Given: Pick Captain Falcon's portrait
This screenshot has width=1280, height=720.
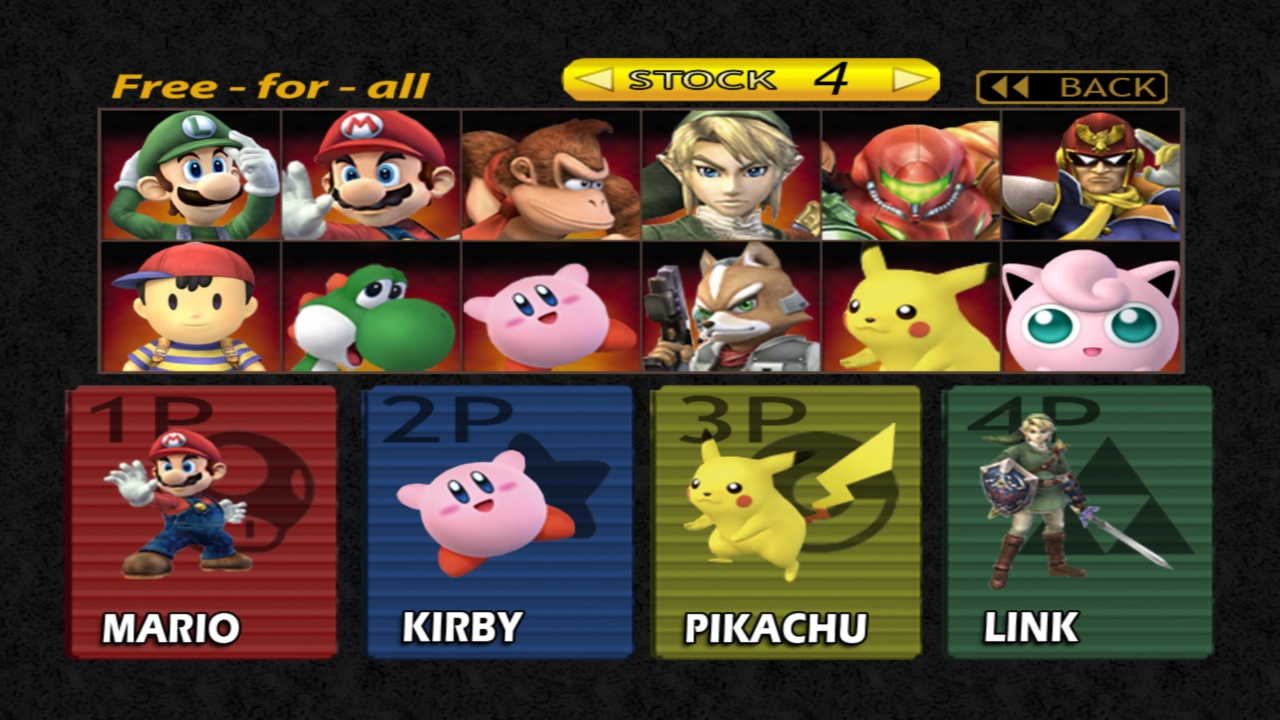Looking at the screenshot, I should click(x=1091, y=175).
